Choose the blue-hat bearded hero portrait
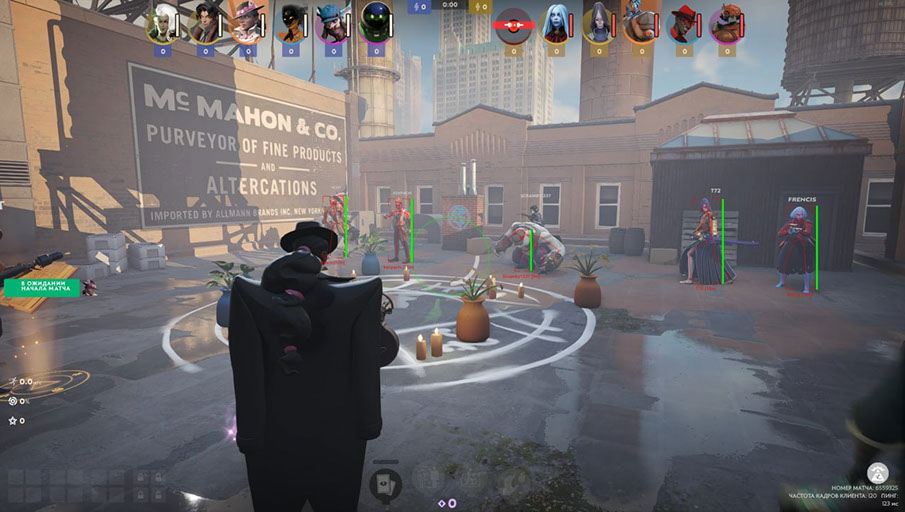 point(331,22)
